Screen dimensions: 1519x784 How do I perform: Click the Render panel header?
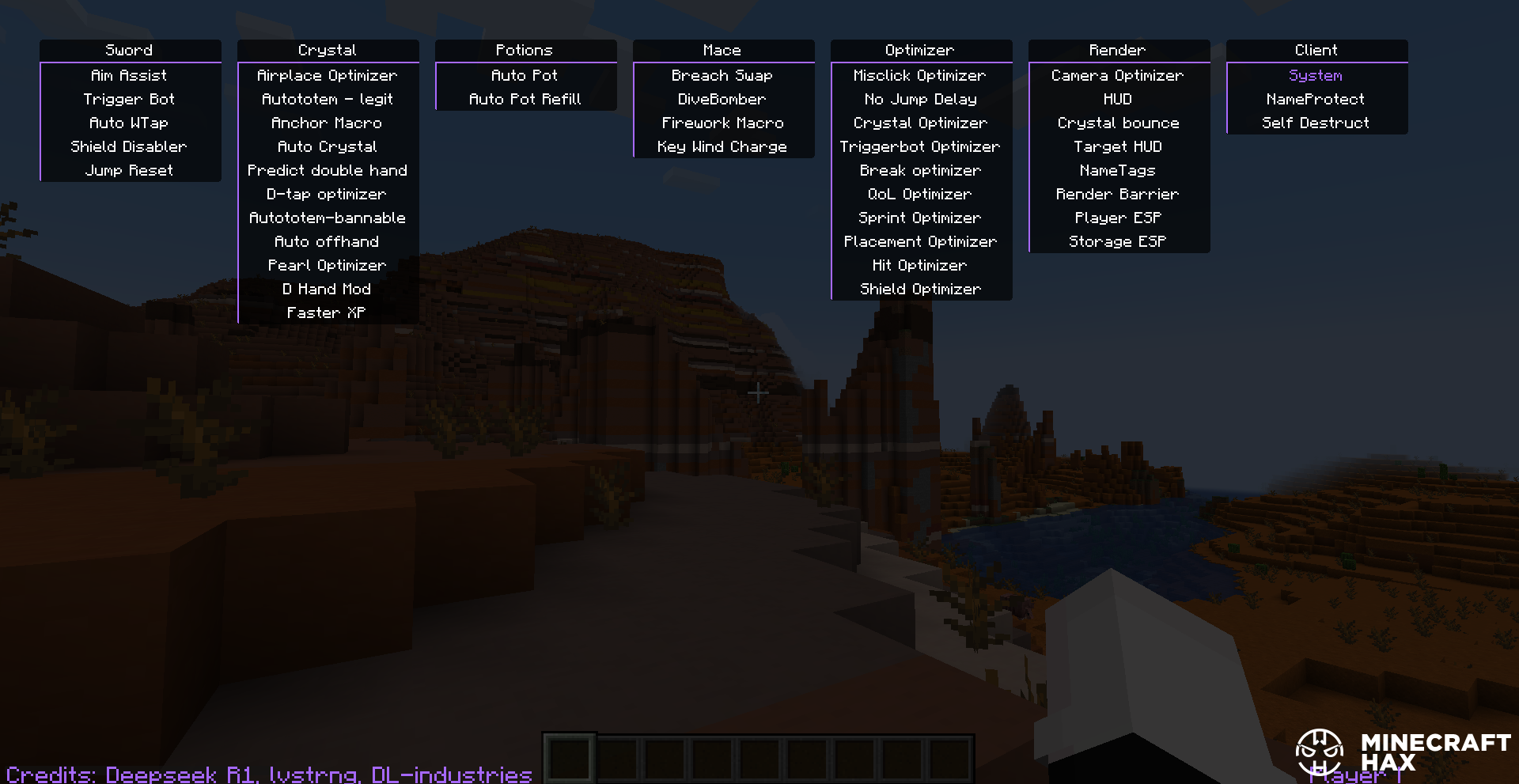tap(1117, 50)
